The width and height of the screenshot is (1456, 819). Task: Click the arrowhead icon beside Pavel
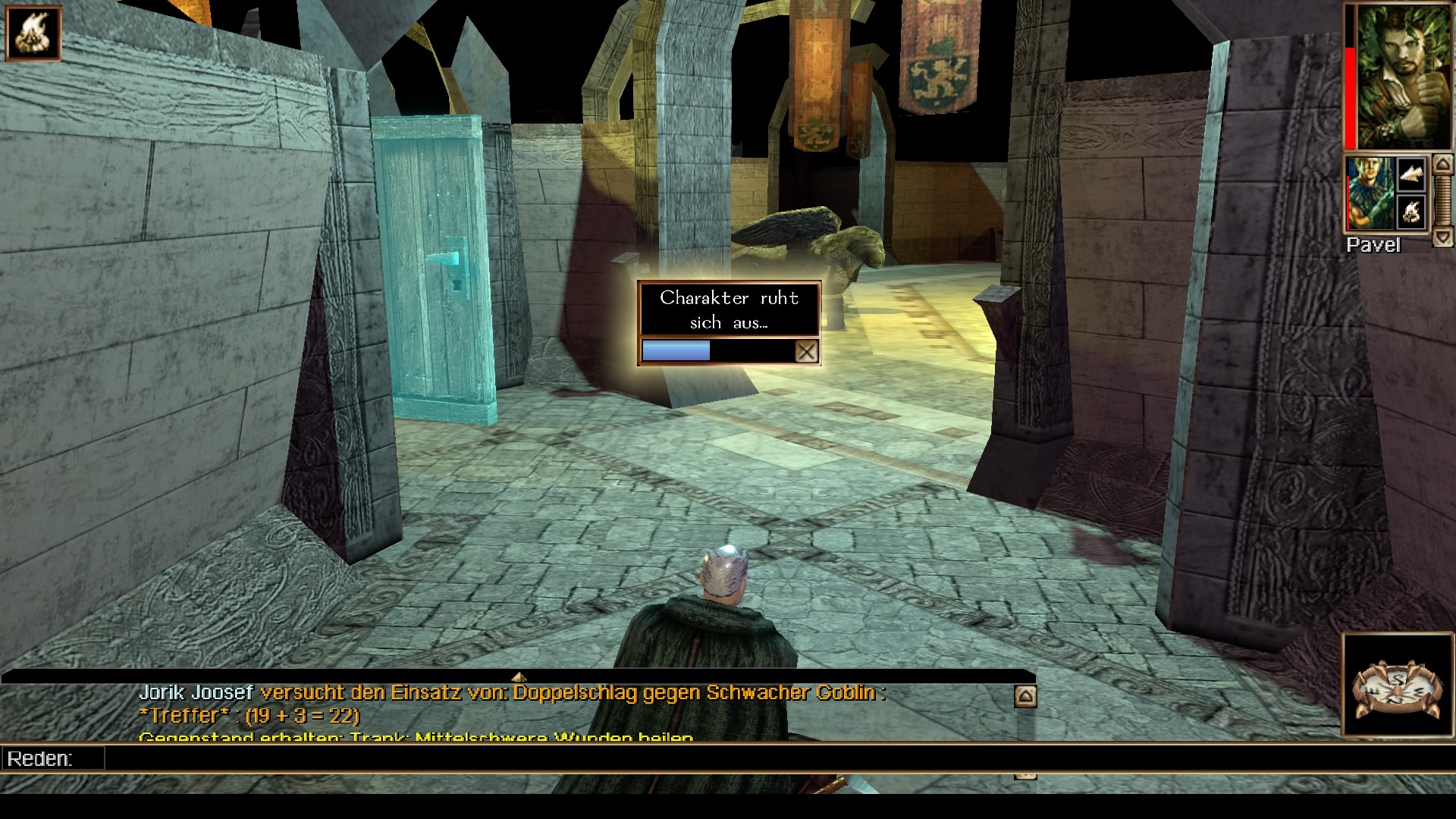click(1411, 176)
